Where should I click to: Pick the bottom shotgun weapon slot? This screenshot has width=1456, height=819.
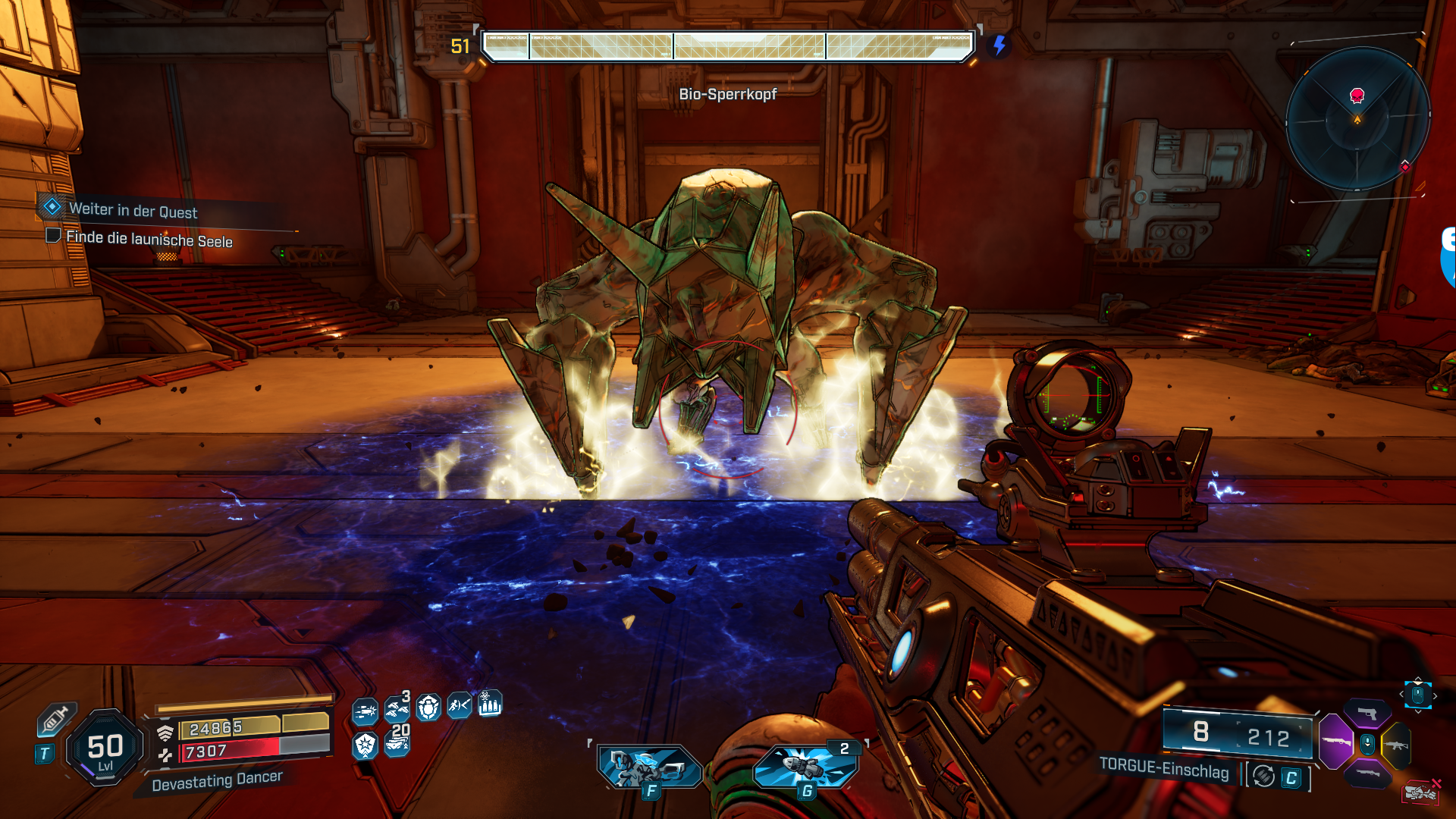(x=1367, y=773)
